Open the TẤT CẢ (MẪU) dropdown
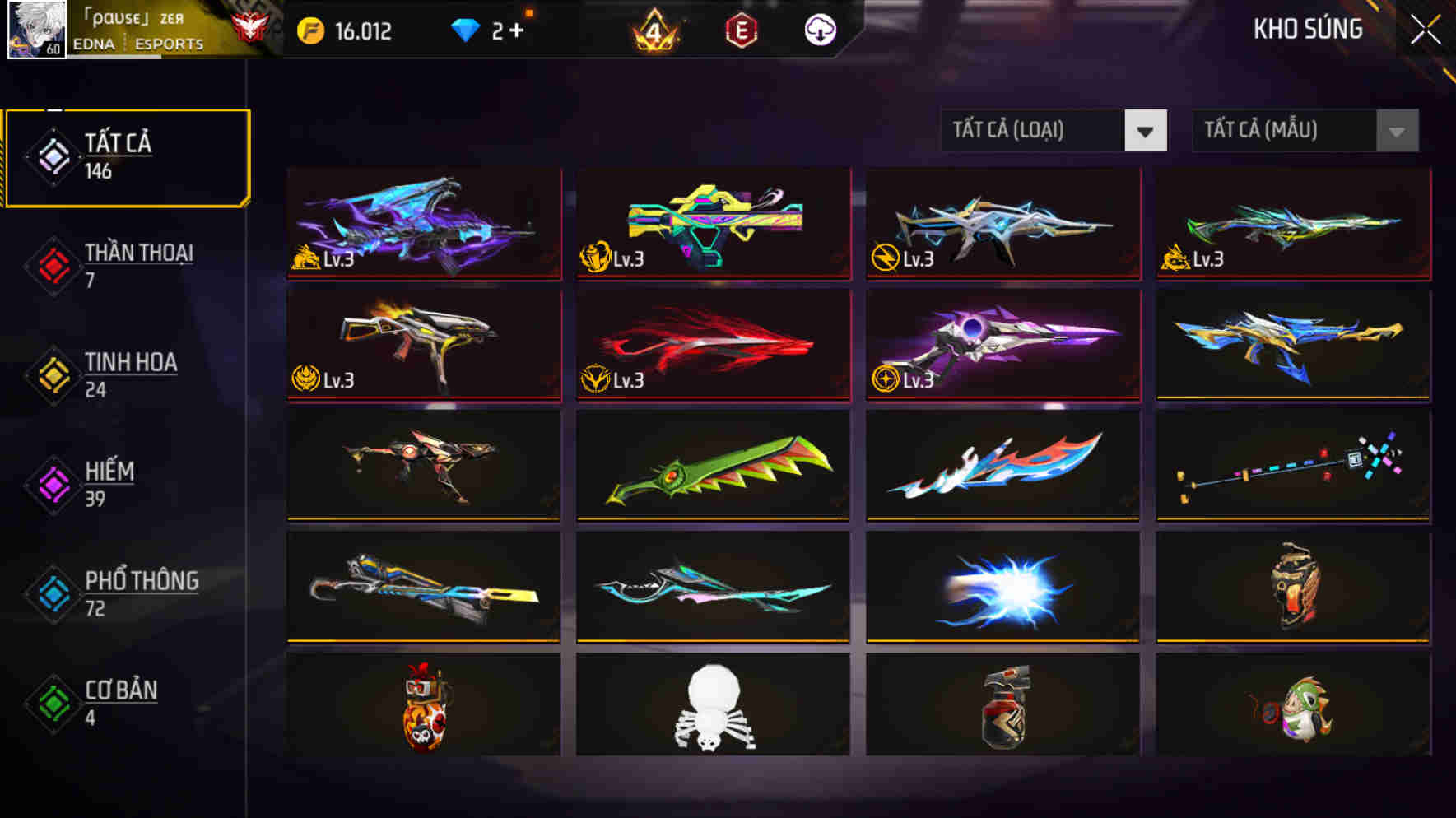 tap(1284, 132)
